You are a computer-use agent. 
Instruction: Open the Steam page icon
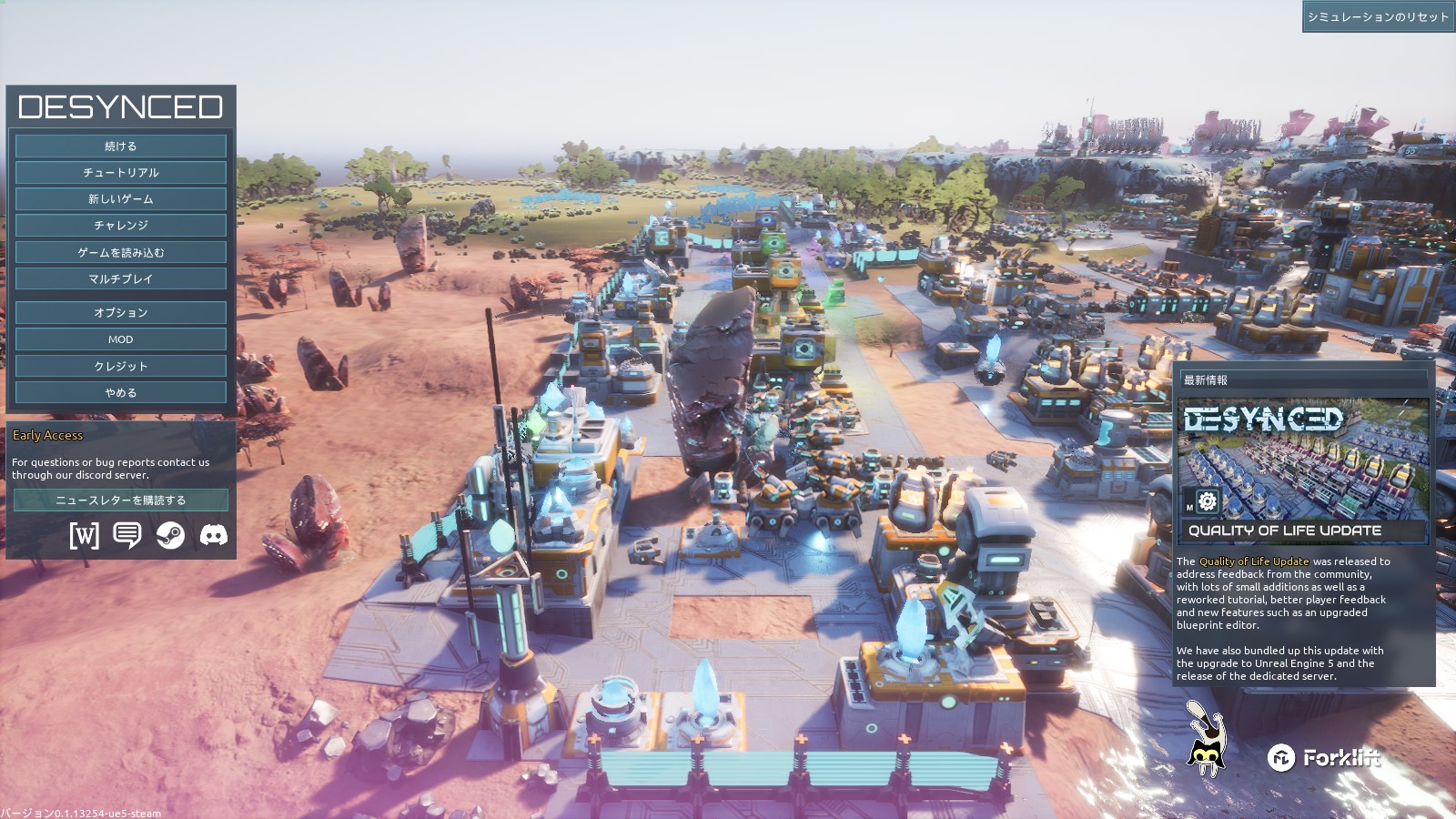click(170, 535)
